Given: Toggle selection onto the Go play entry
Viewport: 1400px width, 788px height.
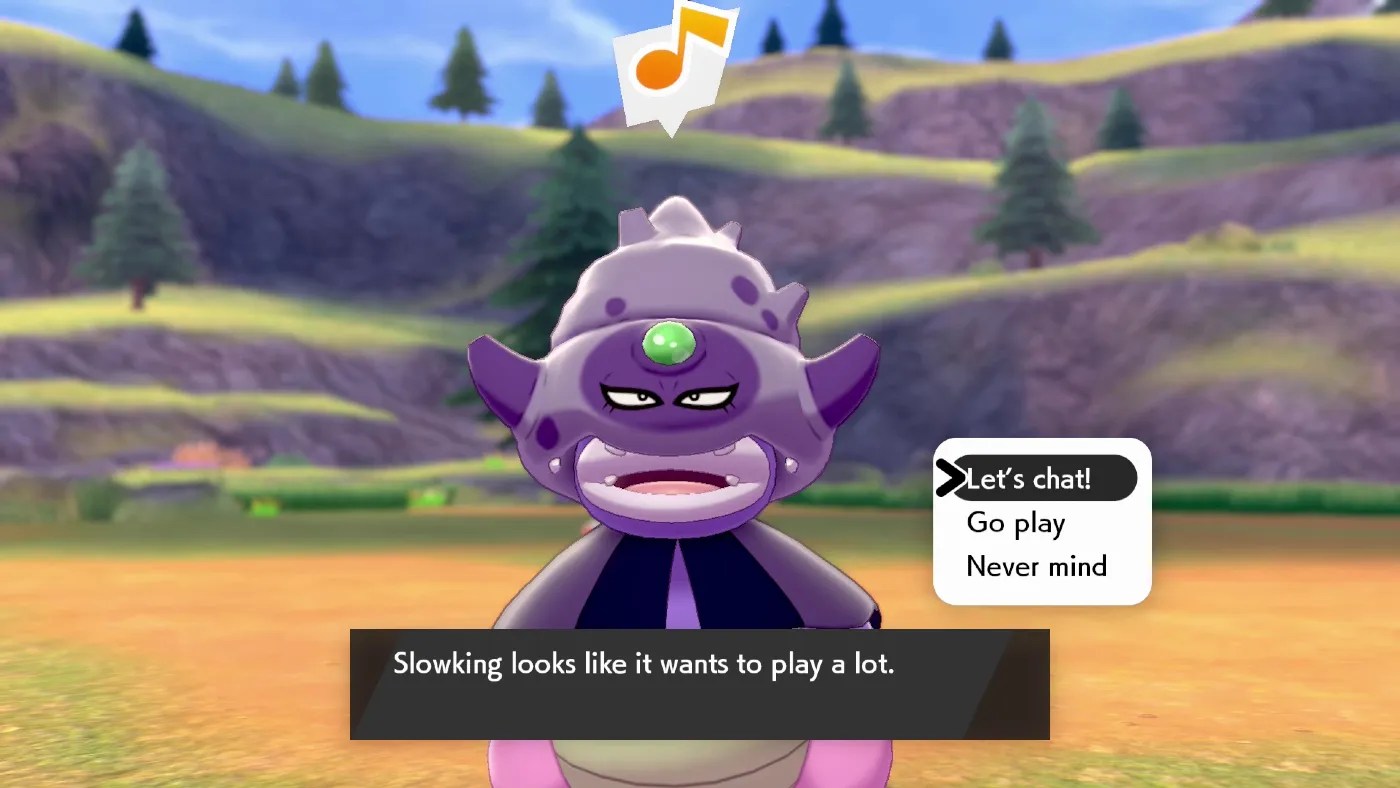Looking at the screenshot, I should pyautogui.click(x=1015, y=522).
